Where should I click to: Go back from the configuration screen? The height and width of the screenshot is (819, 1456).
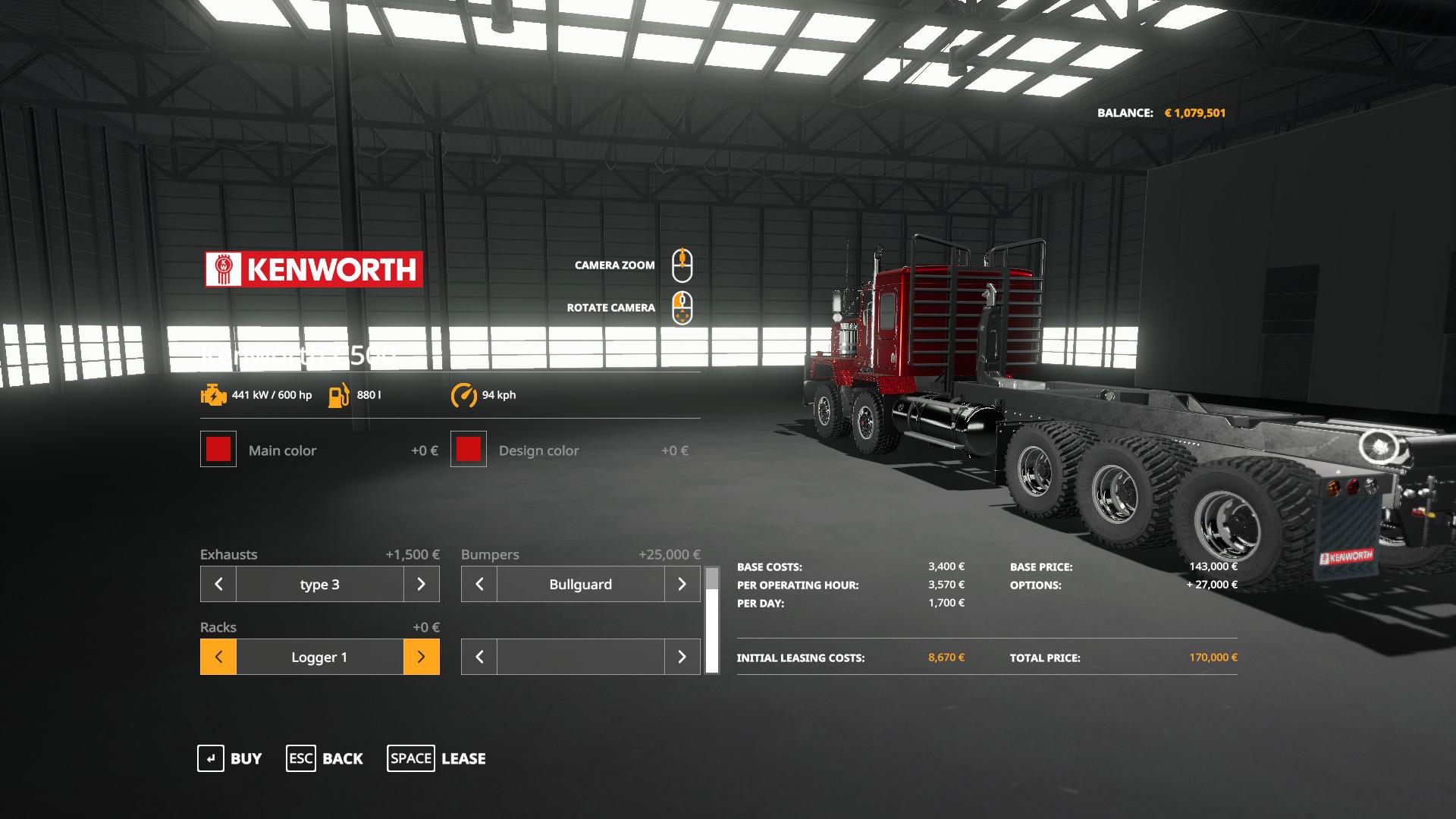click(325, 758)
